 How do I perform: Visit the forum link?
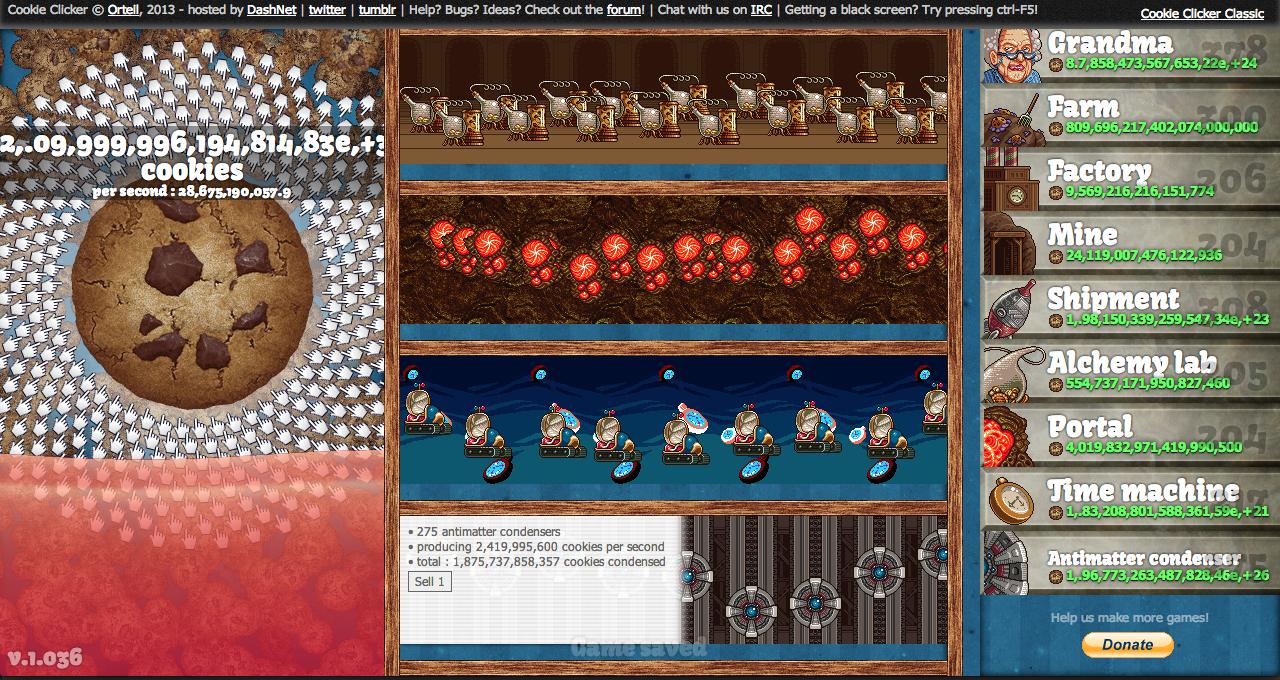pos(624,10)
